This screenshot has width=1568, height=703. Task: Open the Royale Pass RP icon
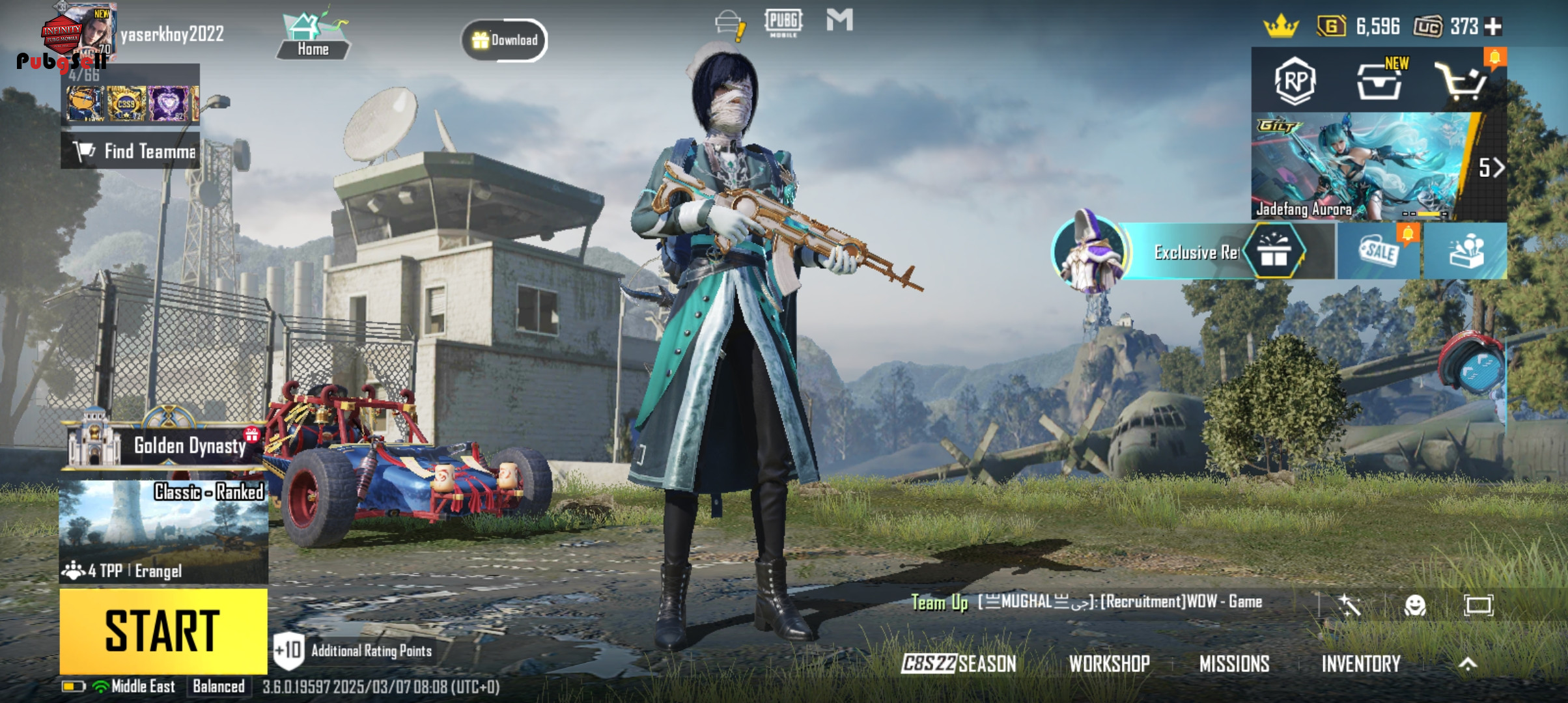point(1295,81)
